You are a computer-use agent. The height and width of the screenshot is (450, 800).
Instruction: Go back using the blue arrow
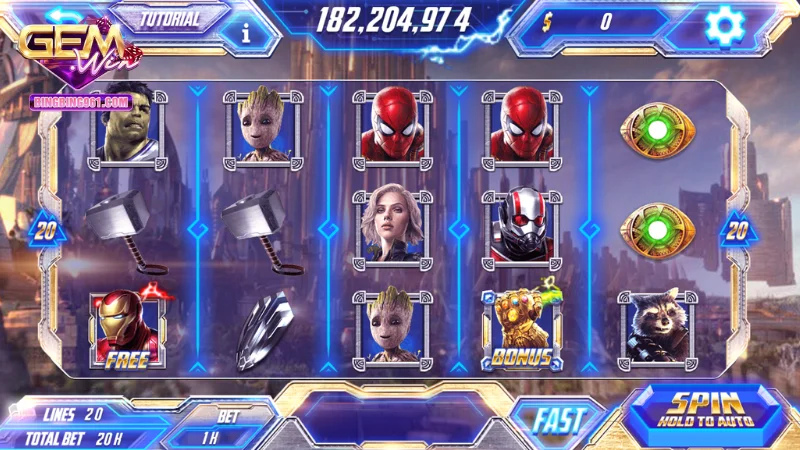click(x=67, y=17)
